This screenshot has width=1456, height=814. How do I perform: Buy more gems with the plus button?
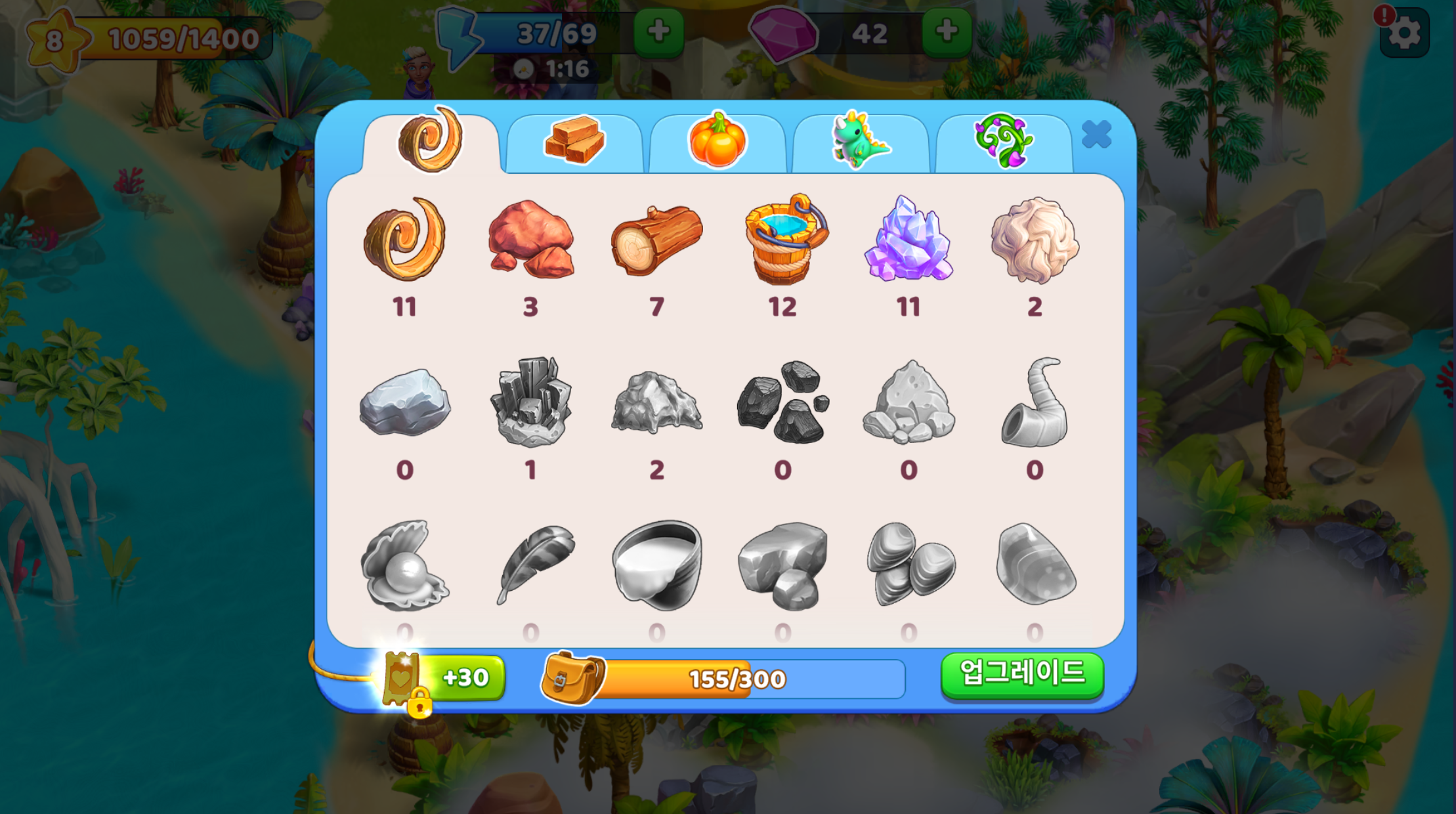tap(946, 31)
